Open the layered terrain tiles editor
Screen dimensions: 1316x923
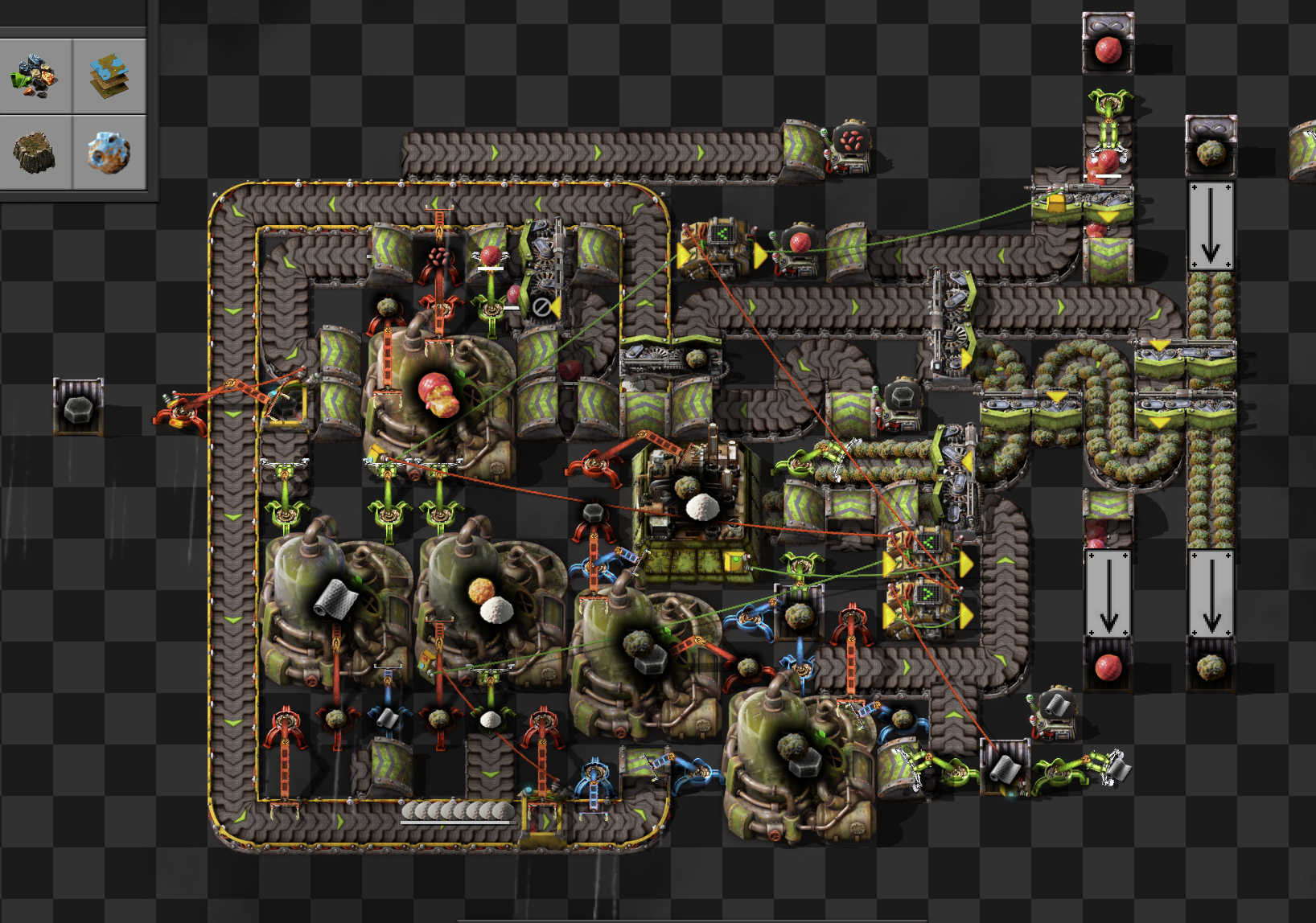pyautogui.click(x=109, y=76)
